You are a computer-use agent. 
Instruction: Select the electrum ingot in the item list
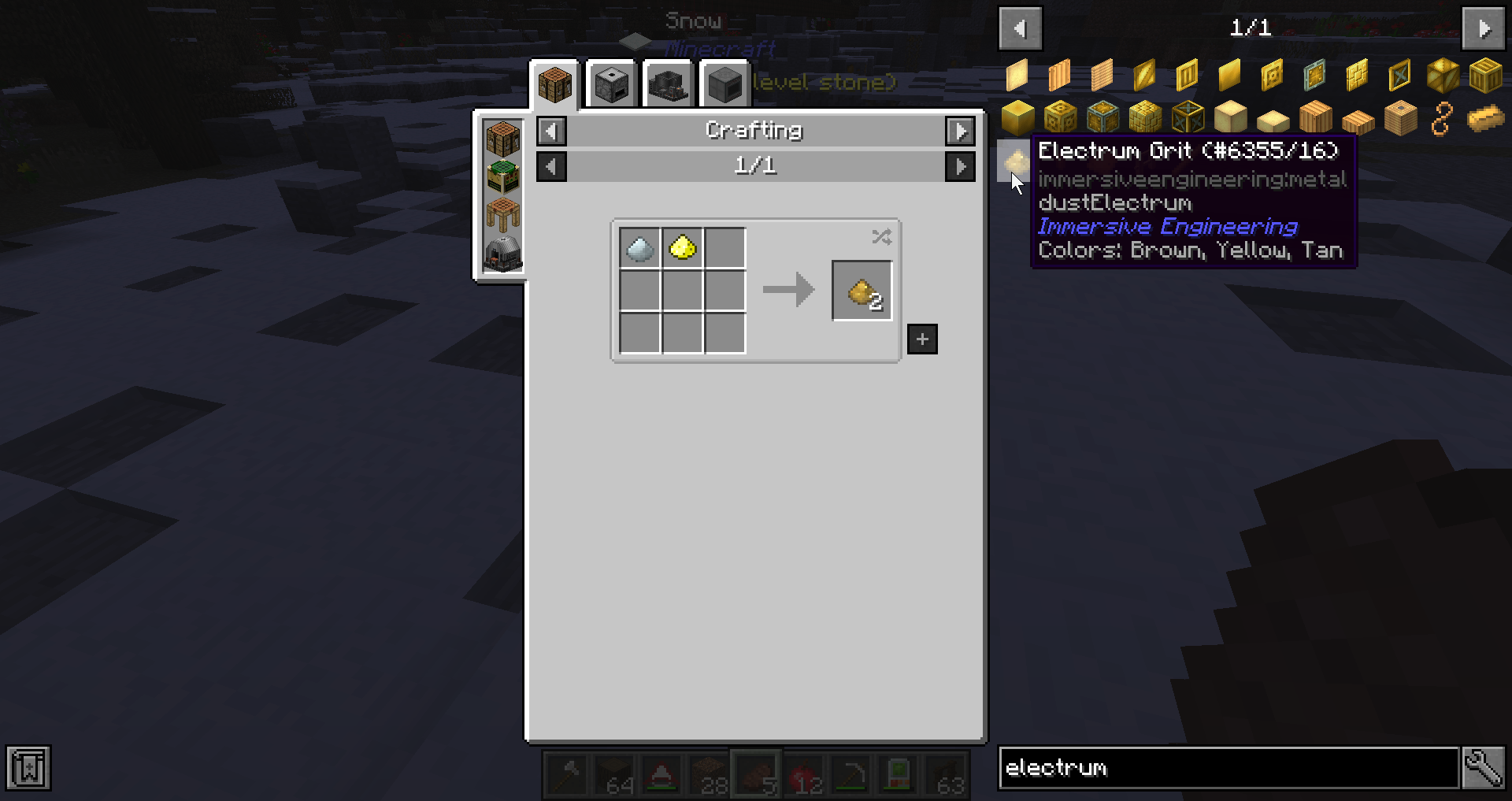coord(1485,119)
